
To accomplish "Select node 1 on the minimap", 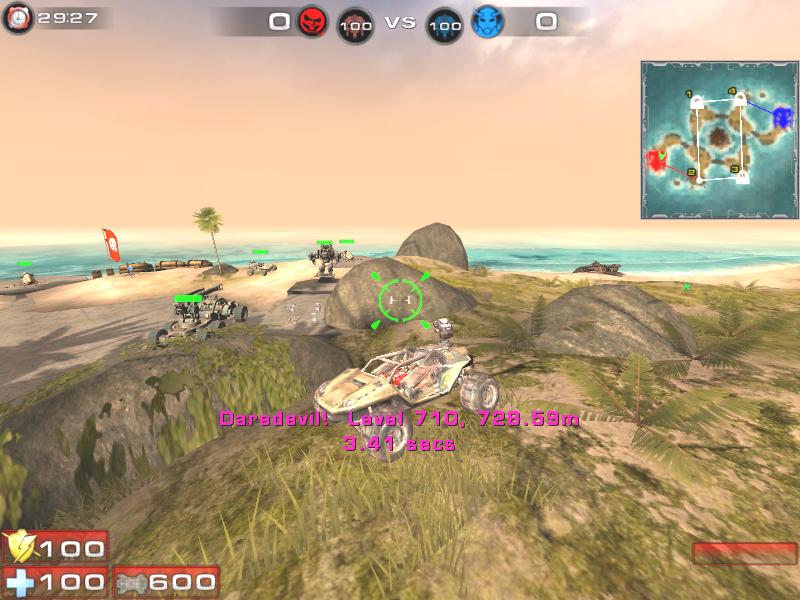I will point(698,101).
